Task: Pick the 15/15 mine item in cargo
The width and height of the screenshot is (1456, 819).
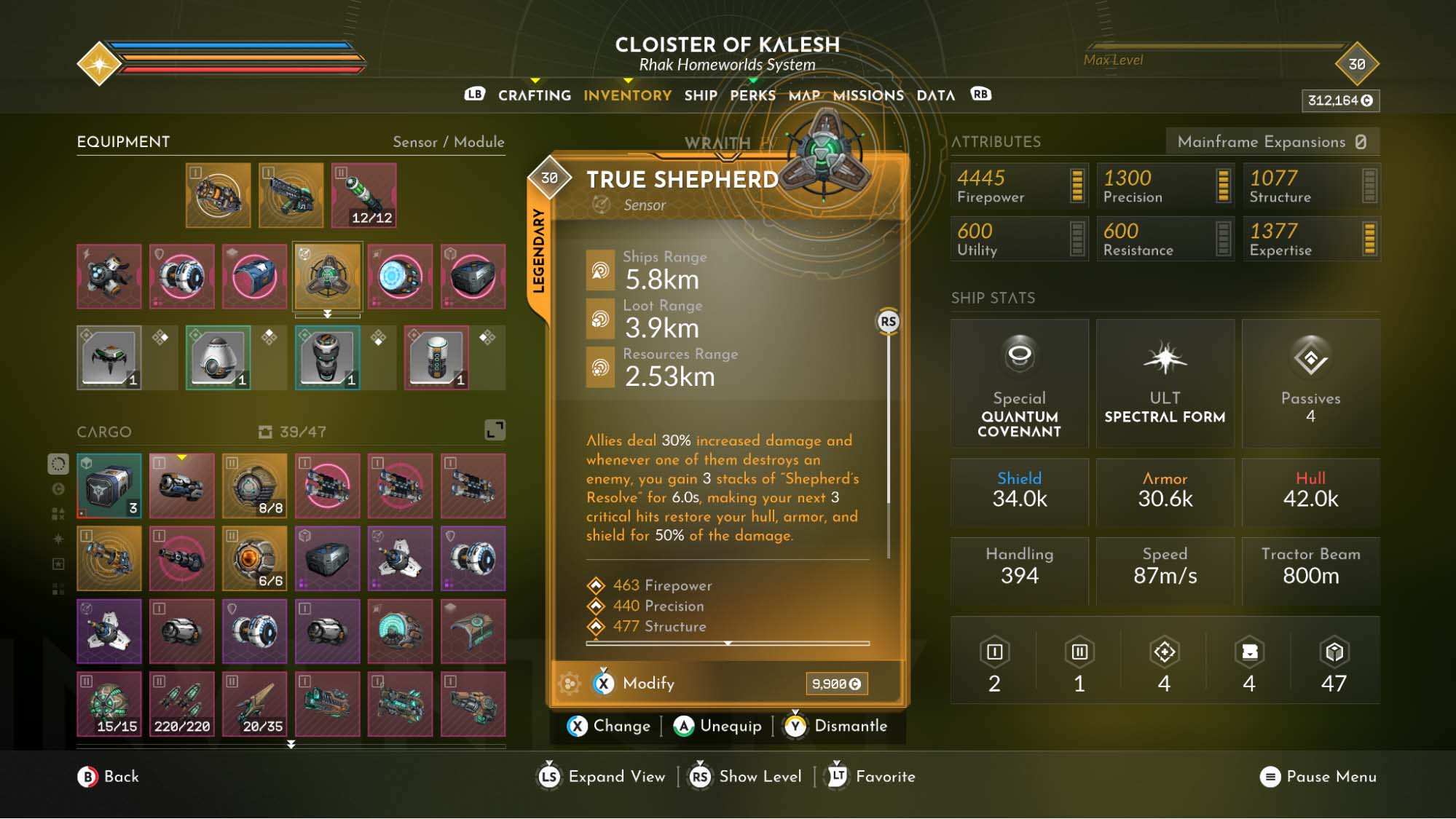Action: (109, 704)
